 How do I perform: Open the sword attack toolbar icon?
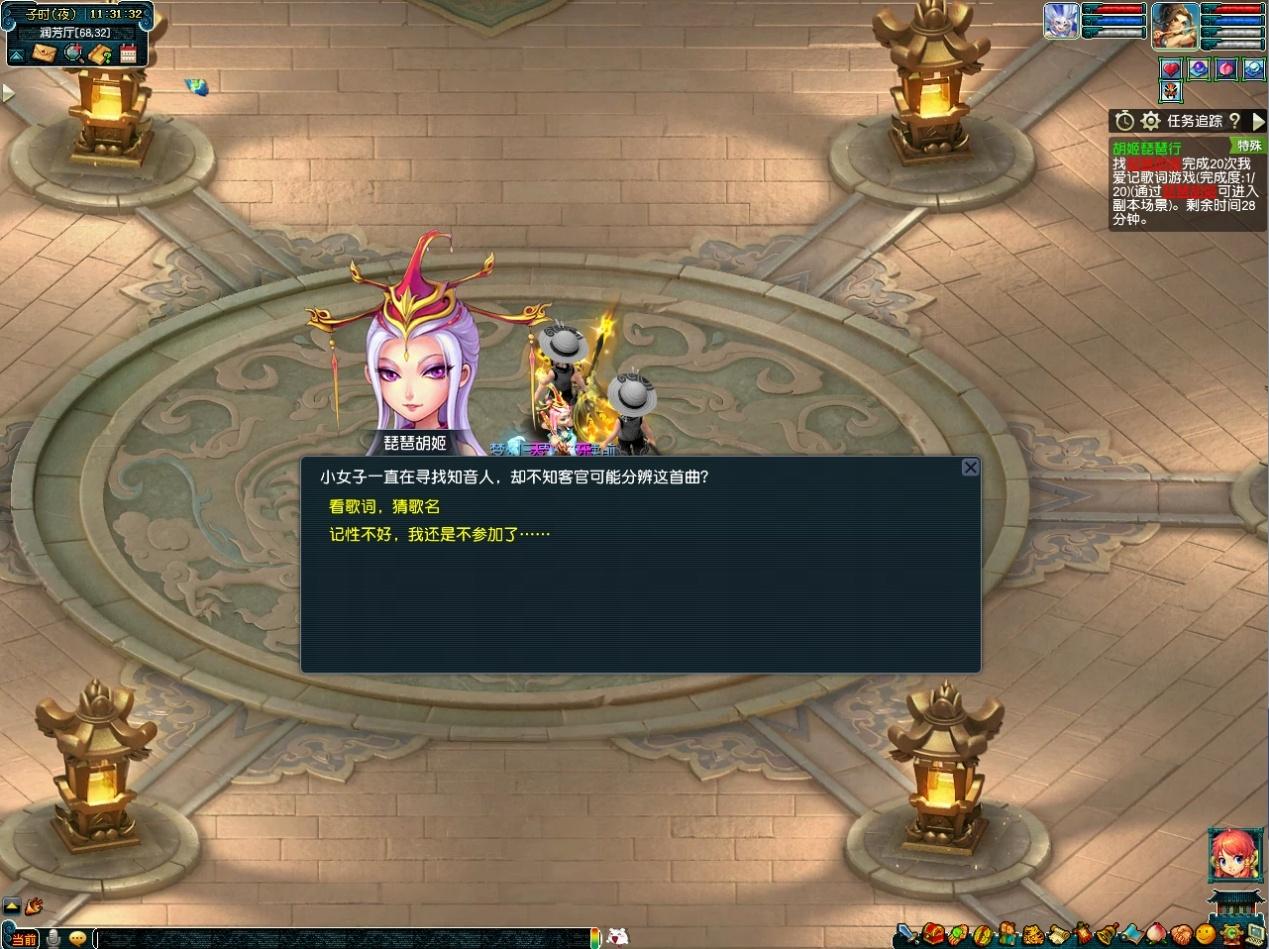click(907, 936)
